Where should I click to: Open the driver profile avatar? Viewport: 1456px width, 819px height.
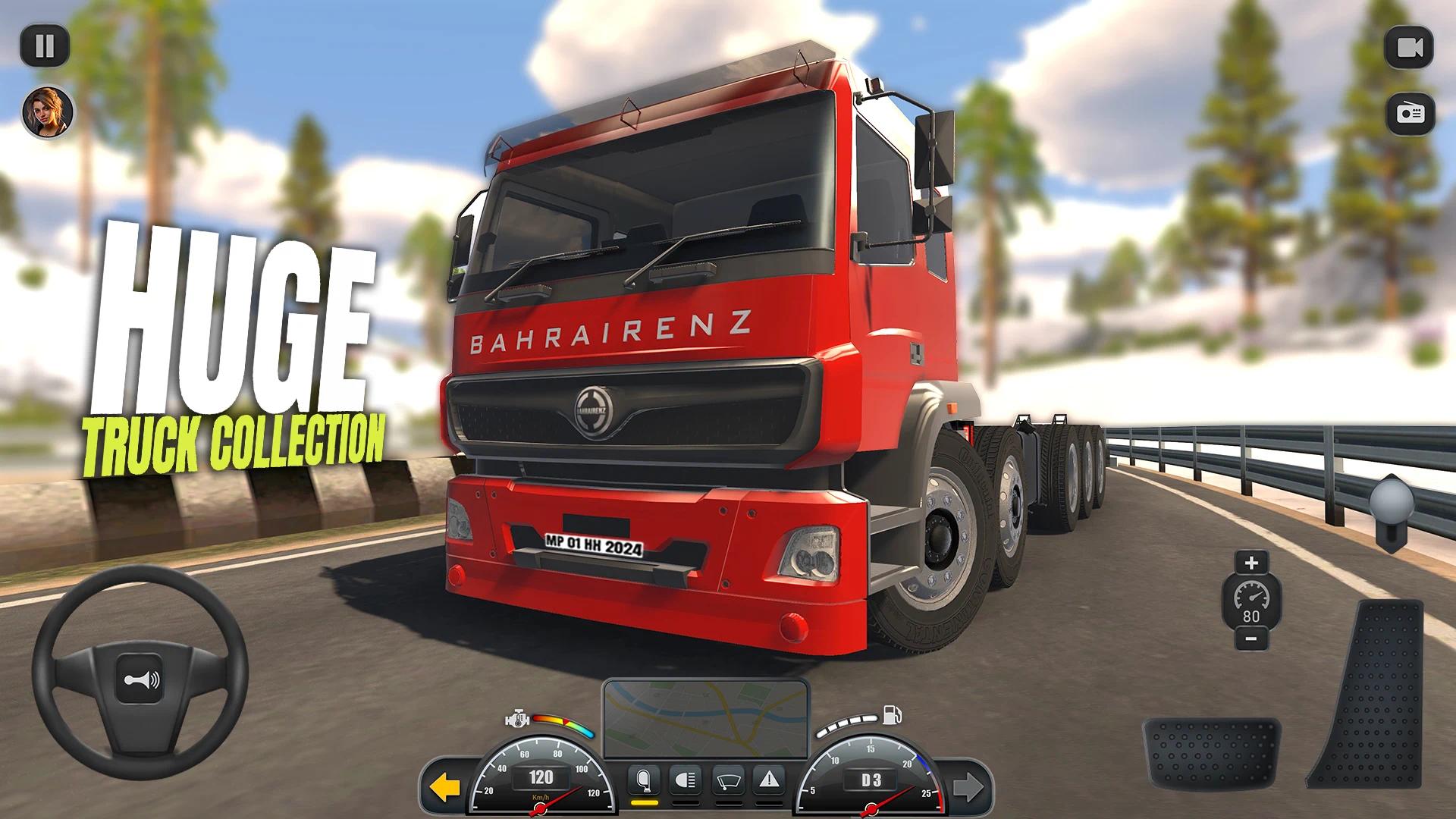[x=47, y=112]
